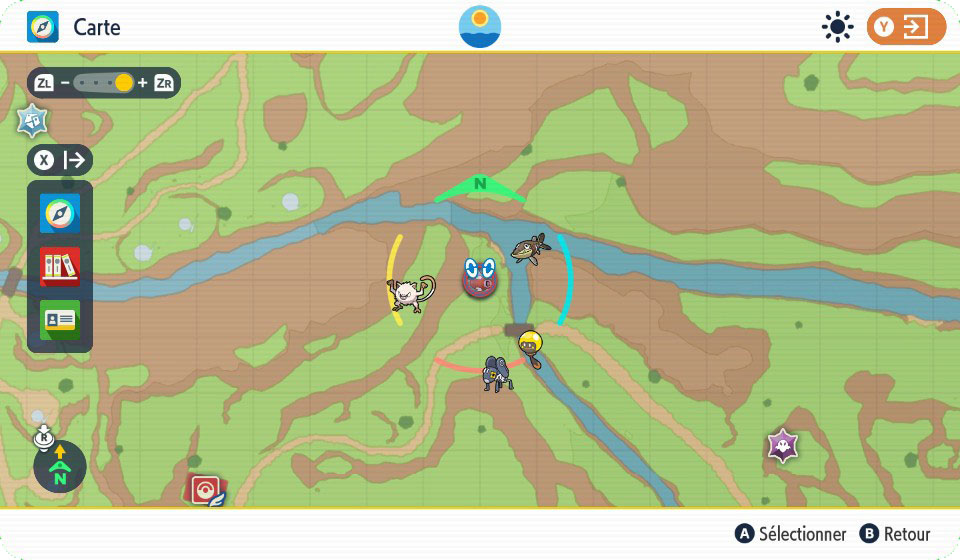Screen dimensions: 960x560
Task: Select the Tadbulb marker by the bridge
Action: pyautogui.click(x=531, y=346)
